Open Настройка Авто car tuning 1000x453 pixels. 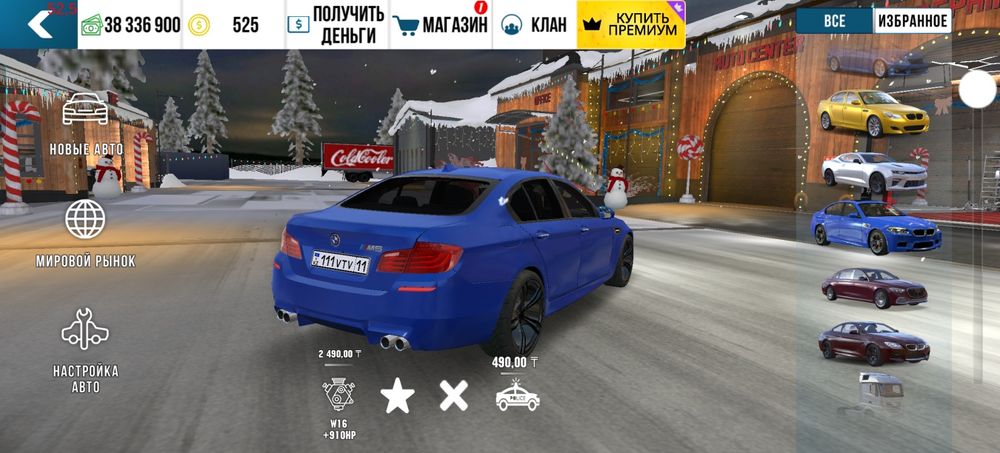click(86, 350)
